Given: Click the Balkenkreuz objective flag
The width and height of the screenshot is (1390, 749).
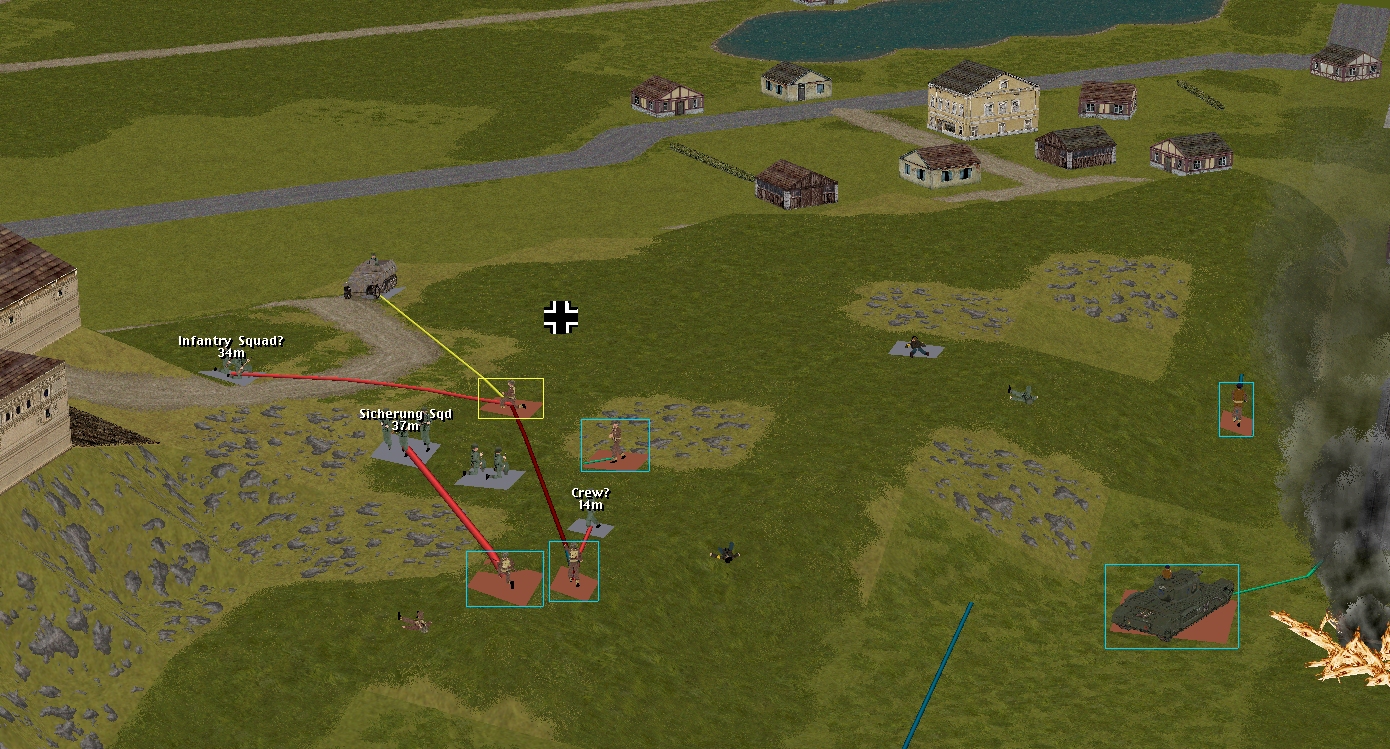Looking at the screenshot, I should pyautogui.click(x=561, y=317).
